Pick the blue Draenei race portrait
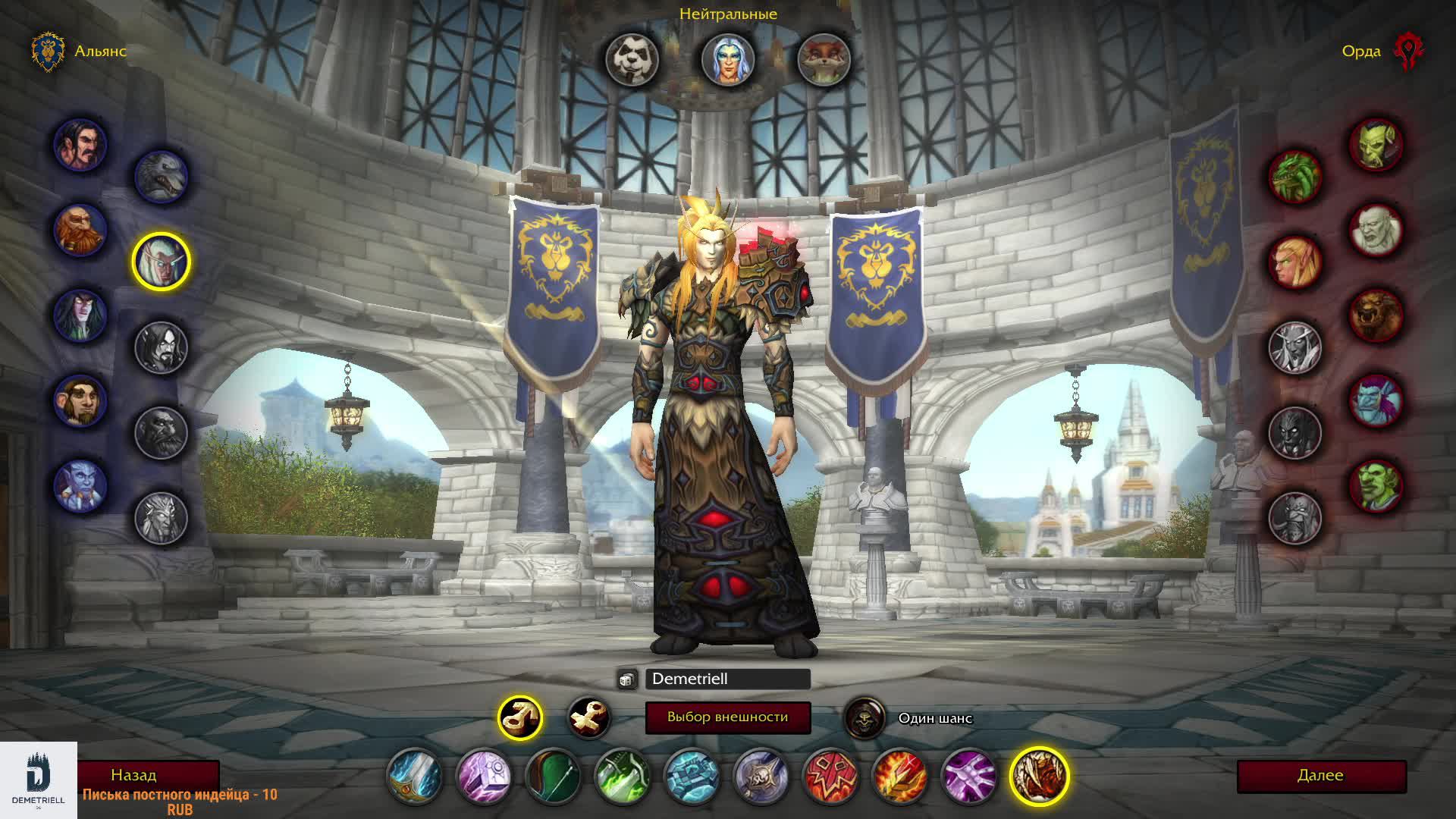This screenshot has width=1456, height=819. point(80,486)
